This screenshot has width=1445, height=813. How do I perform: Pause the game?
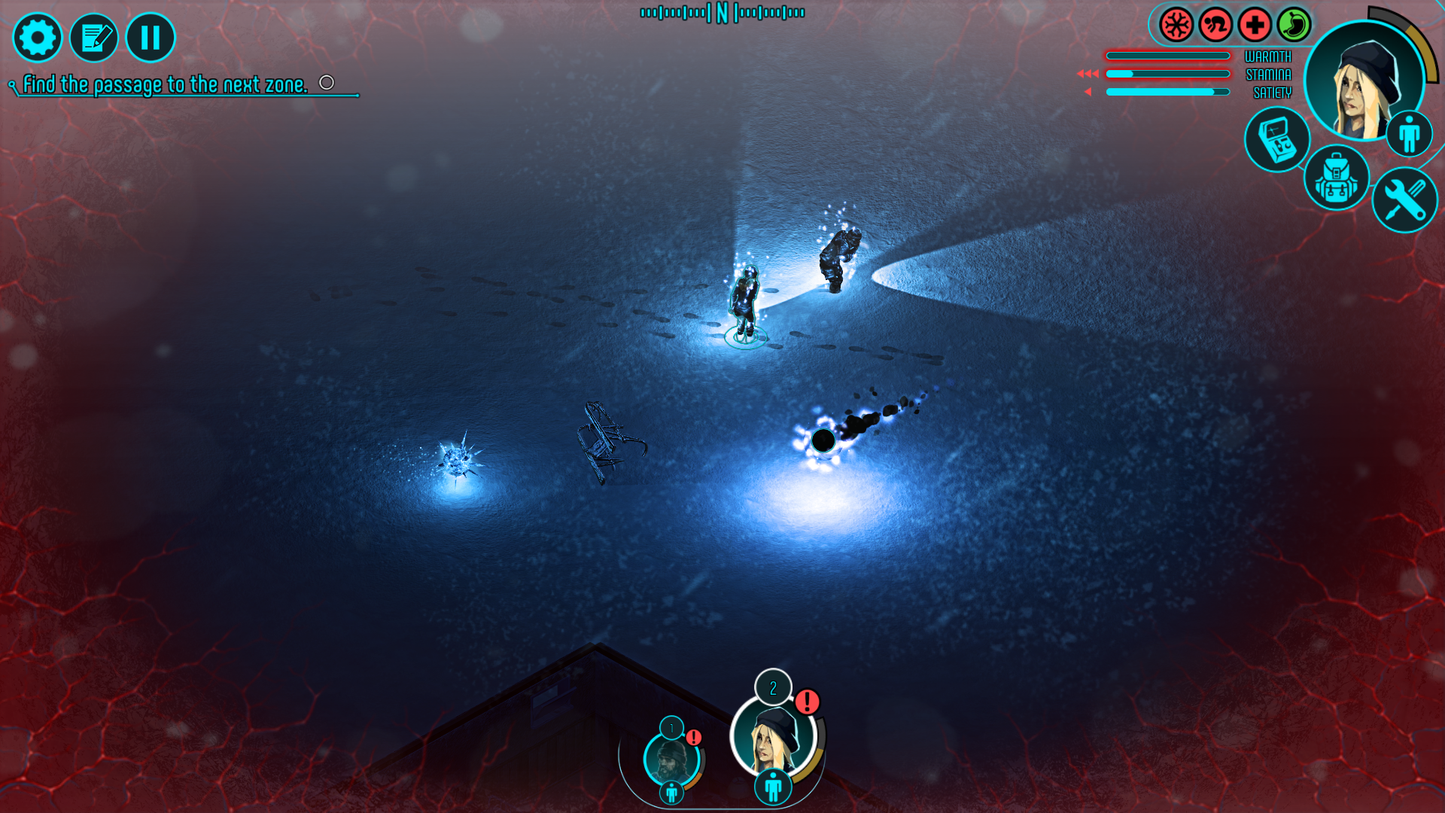(150, 38)
